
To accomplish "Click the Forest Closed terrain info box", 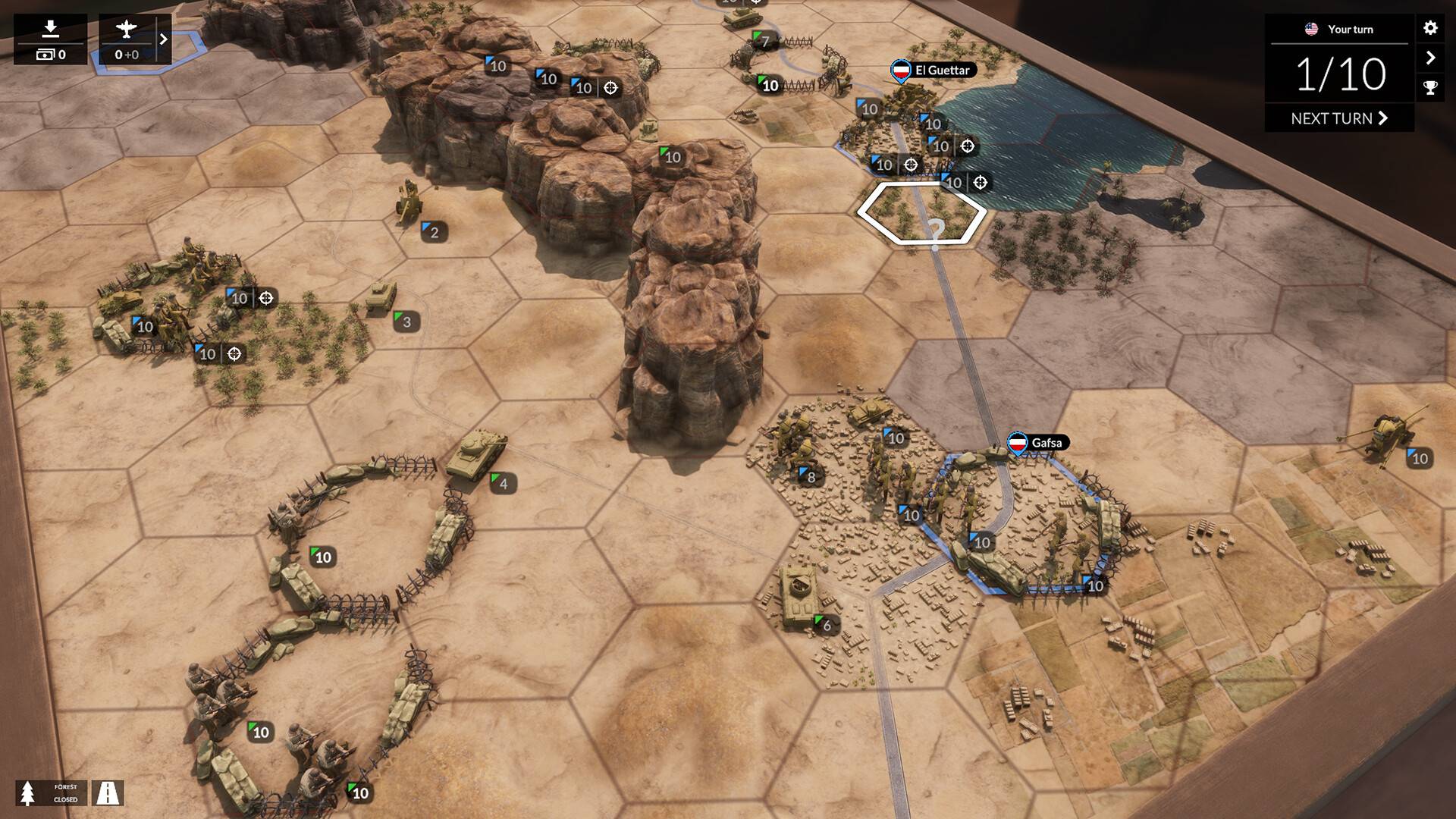I will pyautogui.click(x=52, y=793).
